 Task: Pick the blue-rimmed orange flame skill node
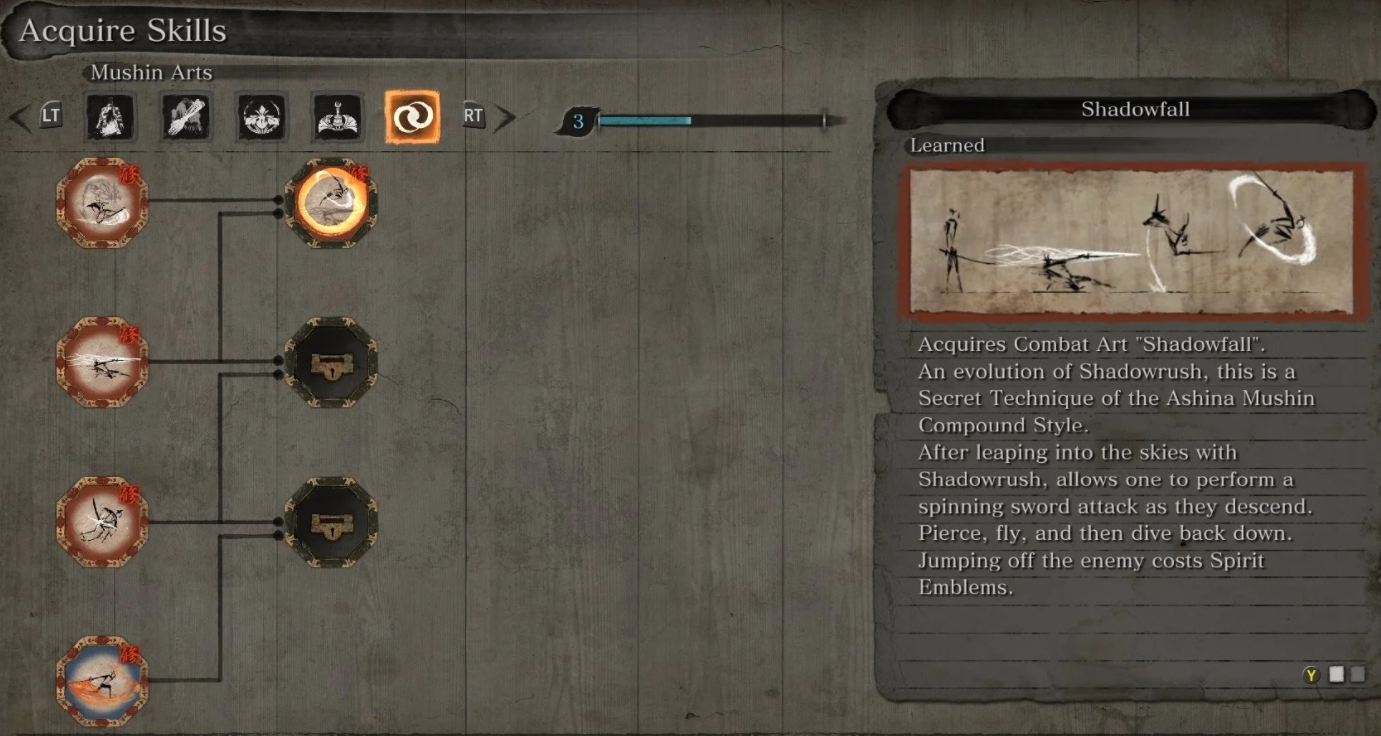pos(102,681)
